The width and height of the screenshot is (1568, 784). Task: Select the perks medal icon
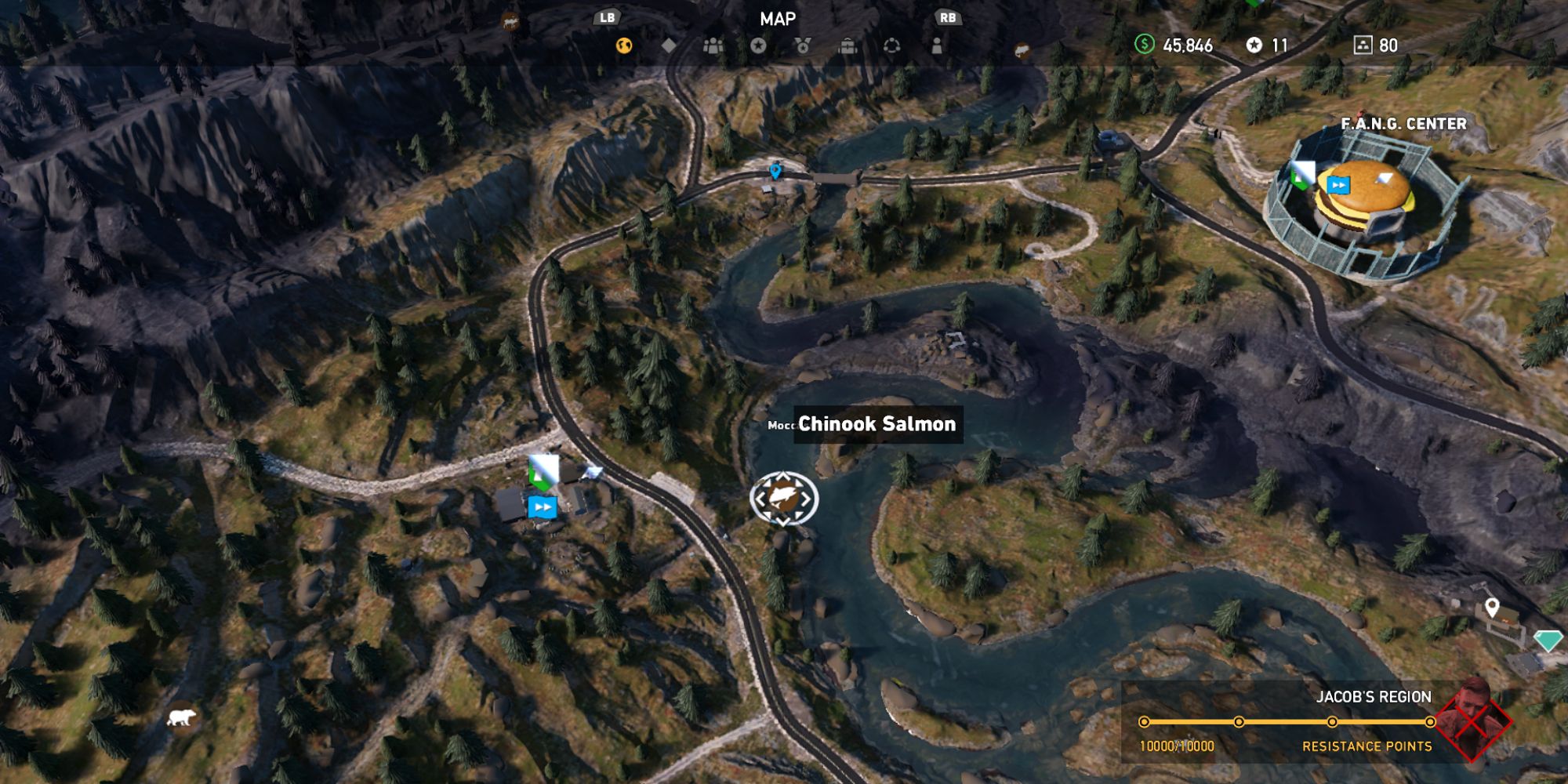[x=802, y=45]
